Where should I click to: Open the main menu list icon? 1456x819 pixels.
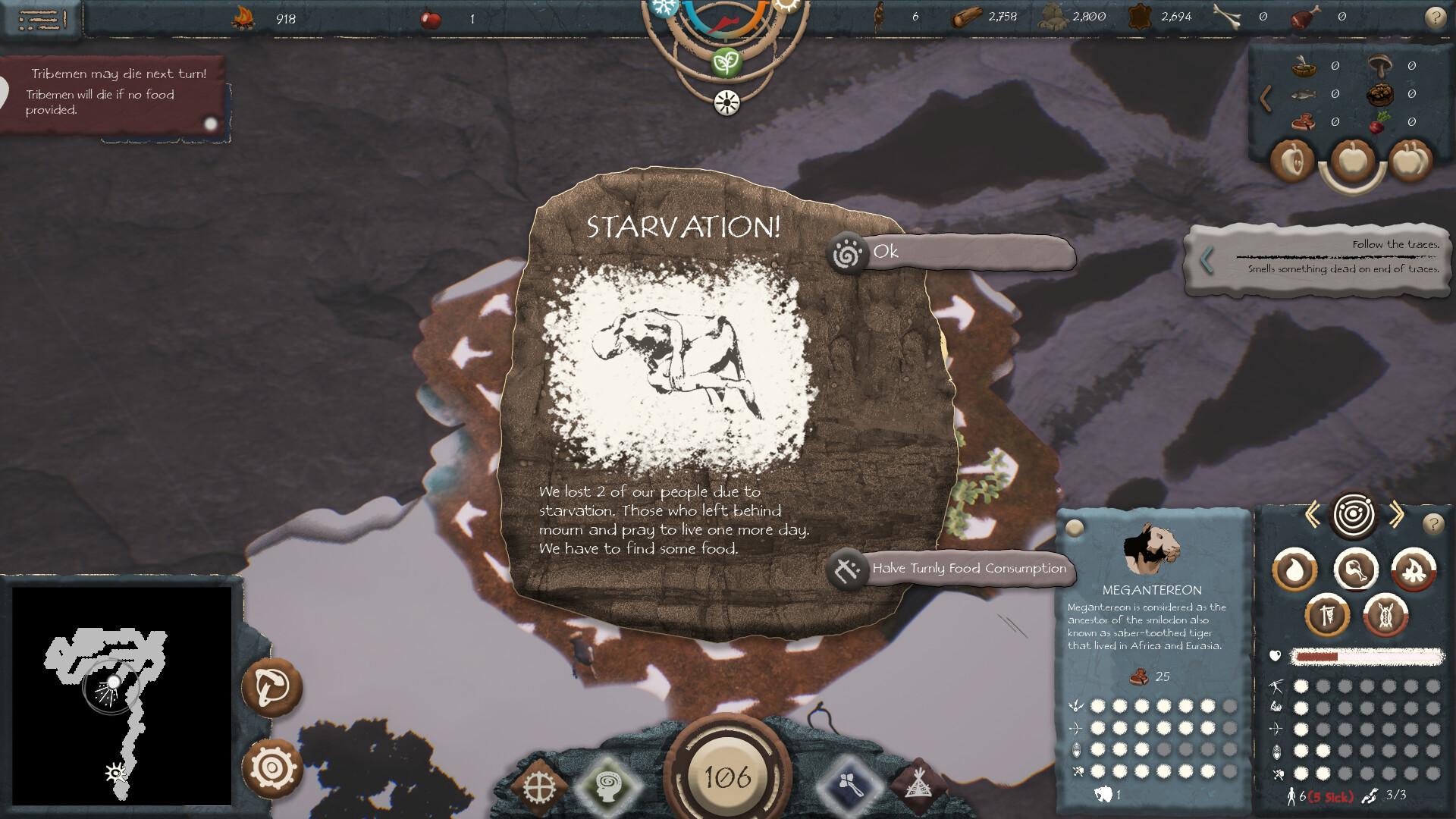(42, 18)
